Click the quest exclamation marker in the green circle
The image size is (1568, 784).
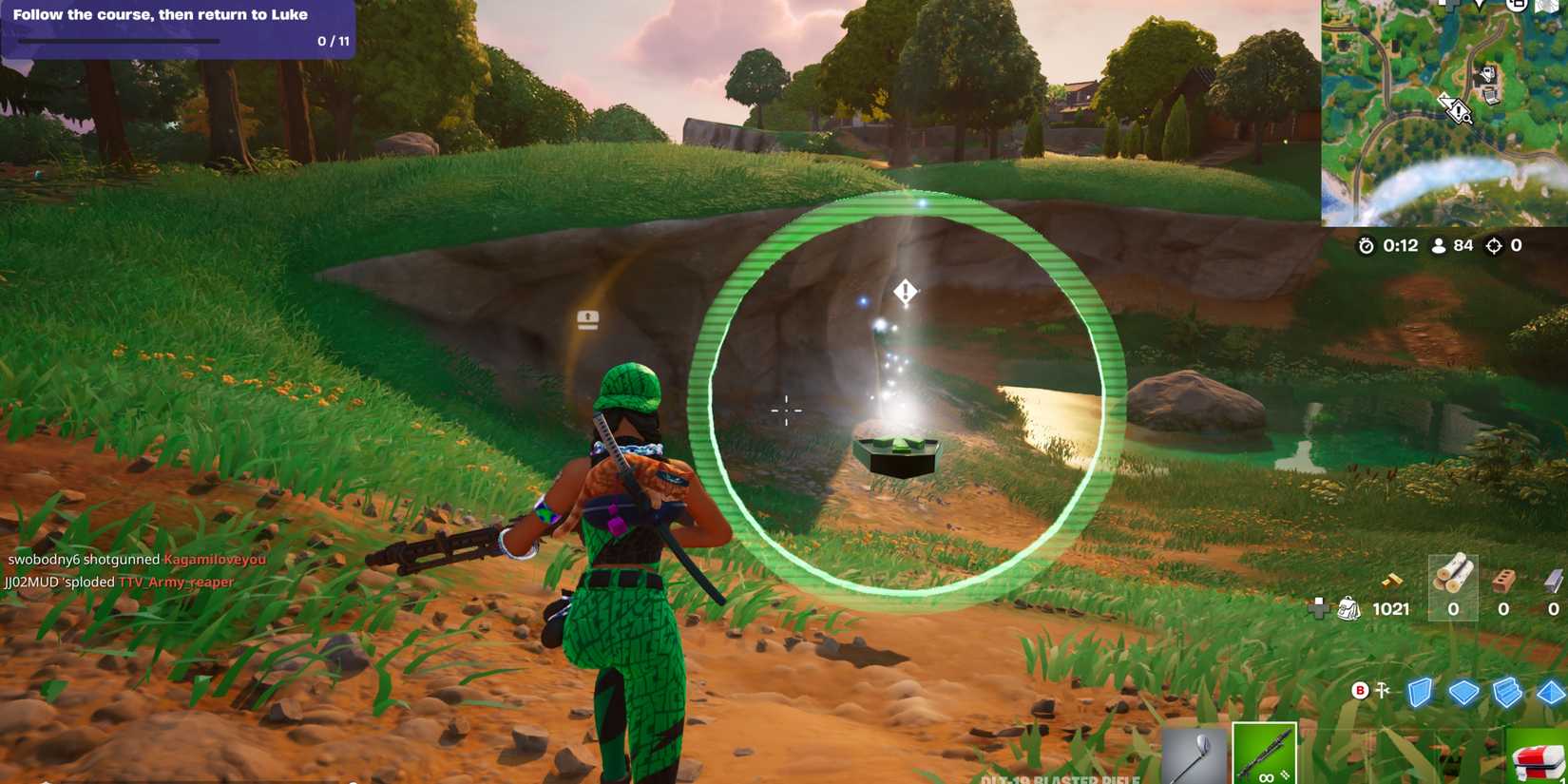(x=904, y=292)
